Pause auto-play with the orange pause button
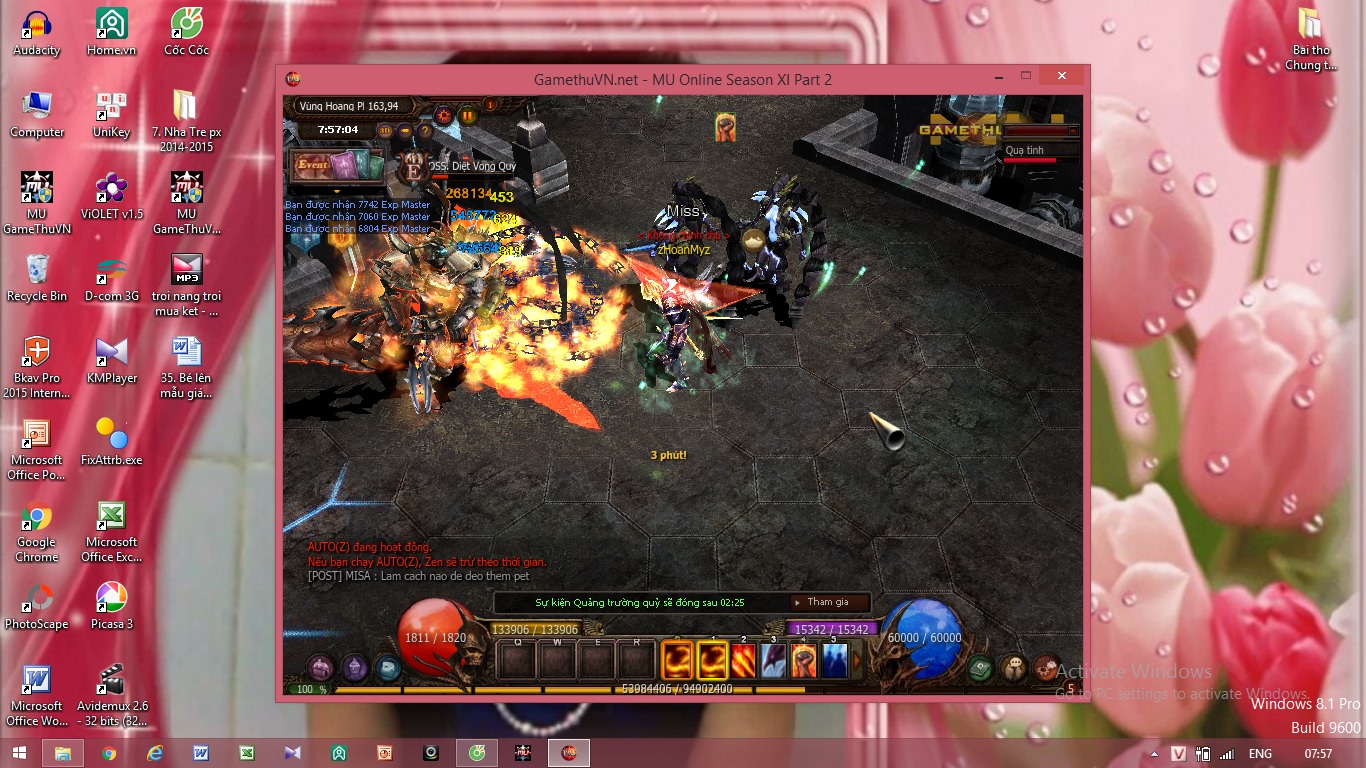This screenshot has height=768, width=1366. click(x=467, y=114)
